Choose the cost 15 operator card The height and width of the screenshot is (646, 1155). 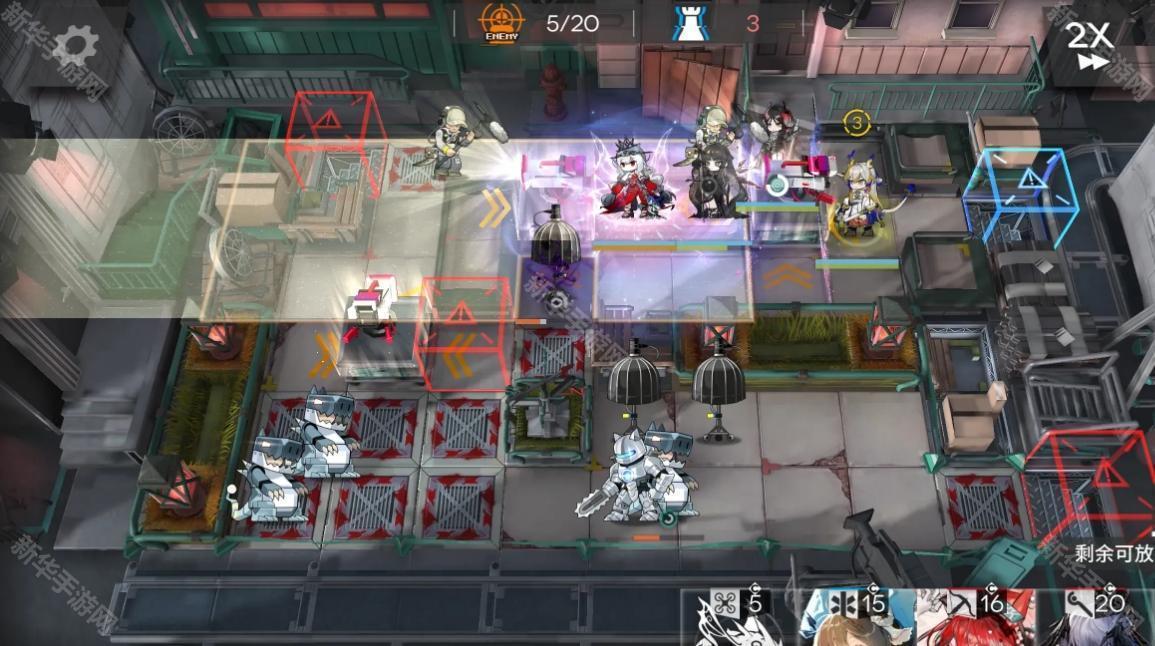(x=858, y=618)
